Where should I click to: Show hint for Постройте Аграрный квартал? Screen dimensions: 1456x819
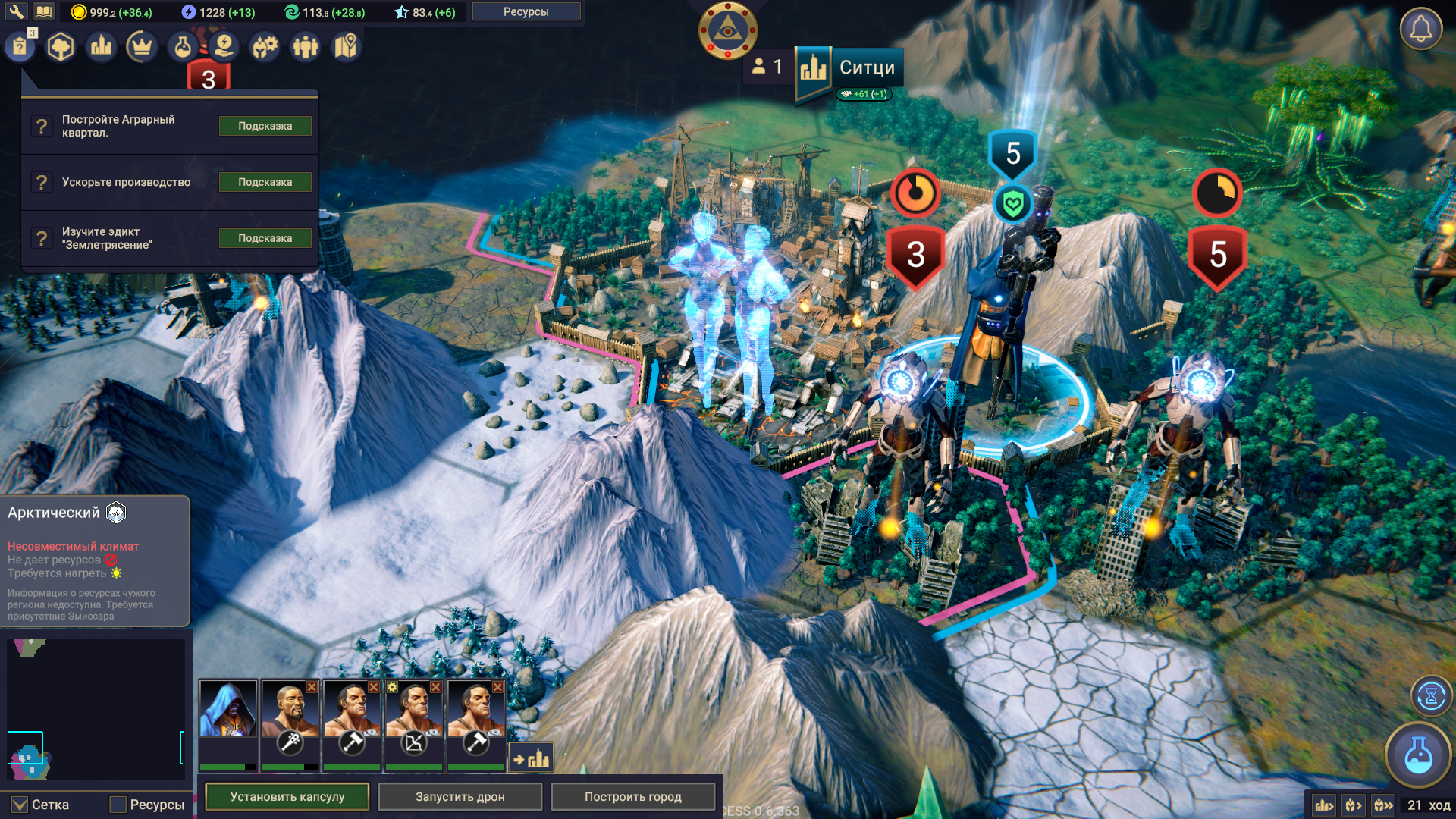coord(265,126)
